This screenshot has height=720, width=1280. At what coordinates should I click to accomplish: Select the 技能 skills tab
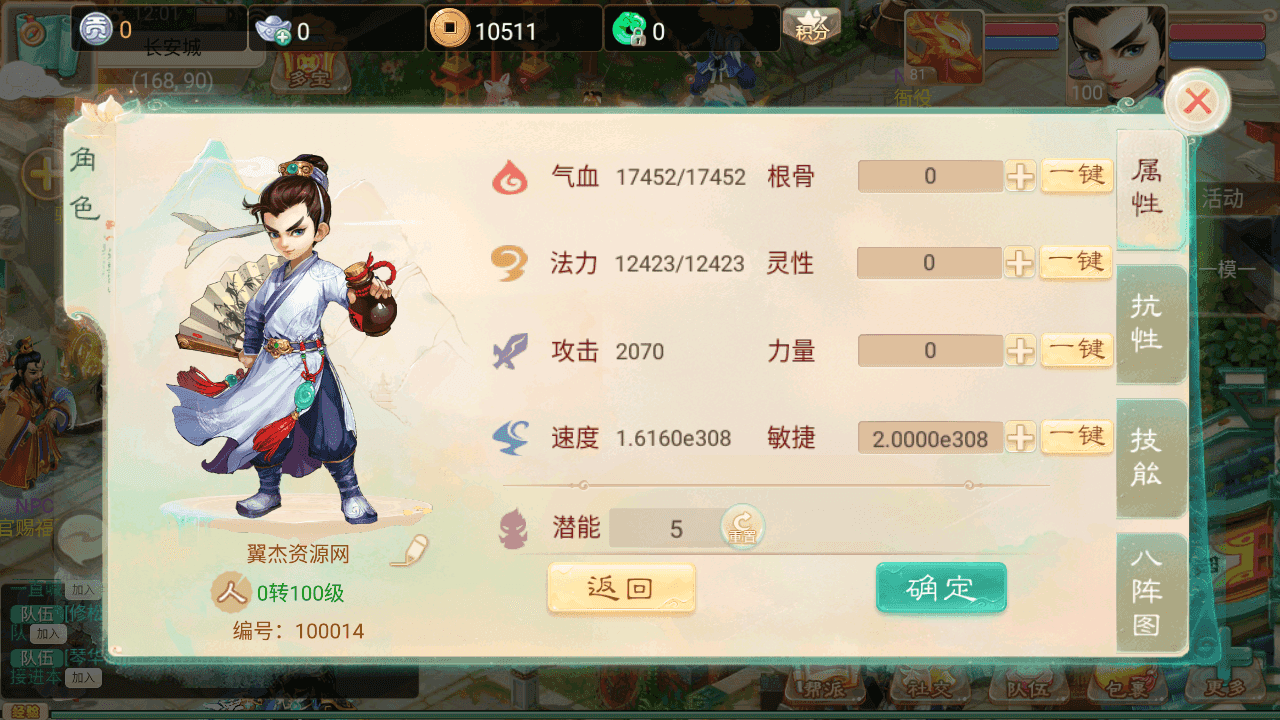pyautogui.click(x=1148, y=457)
